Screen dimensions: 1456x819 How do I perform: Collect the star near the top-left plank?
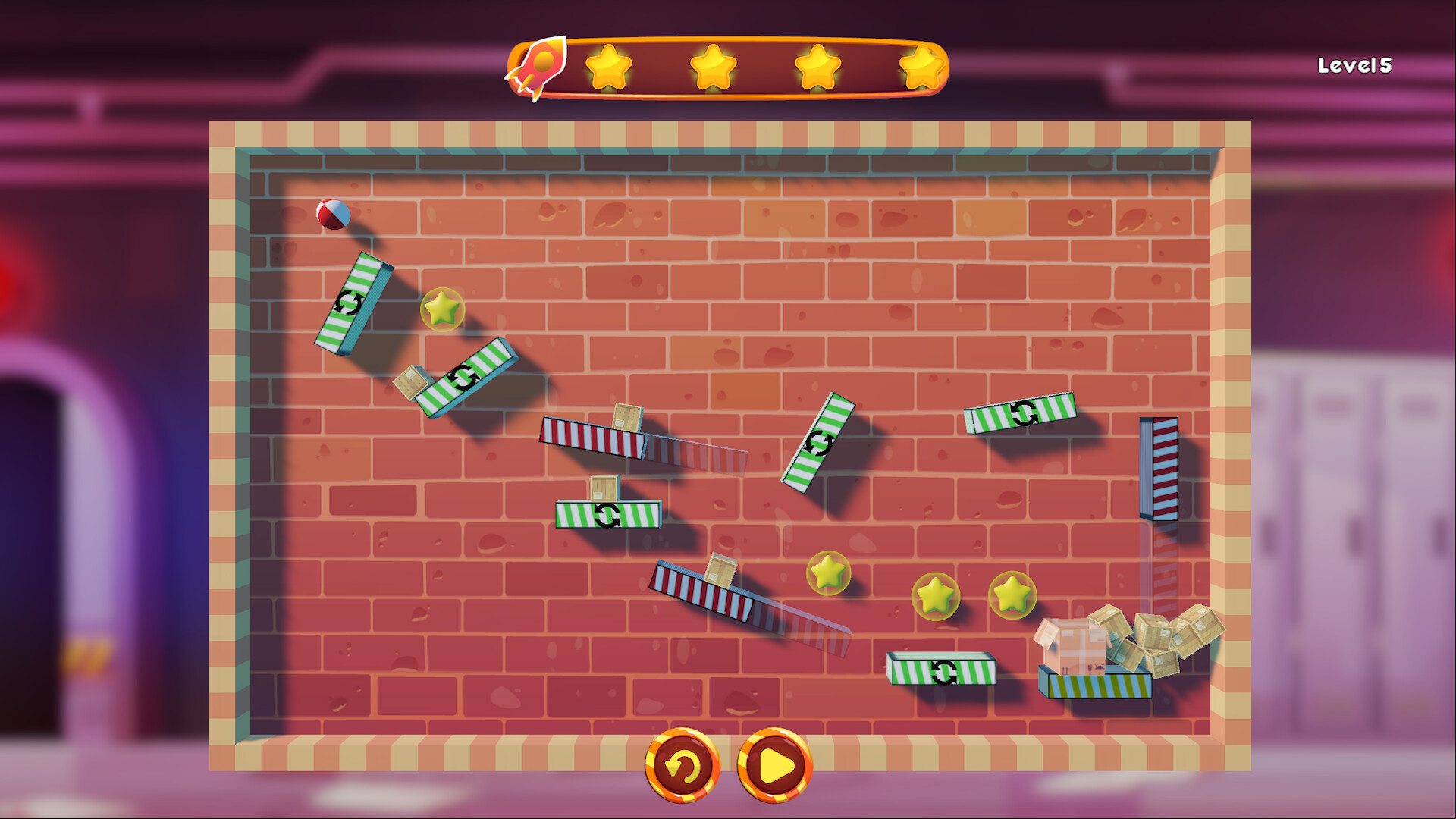tap(441, 309)
